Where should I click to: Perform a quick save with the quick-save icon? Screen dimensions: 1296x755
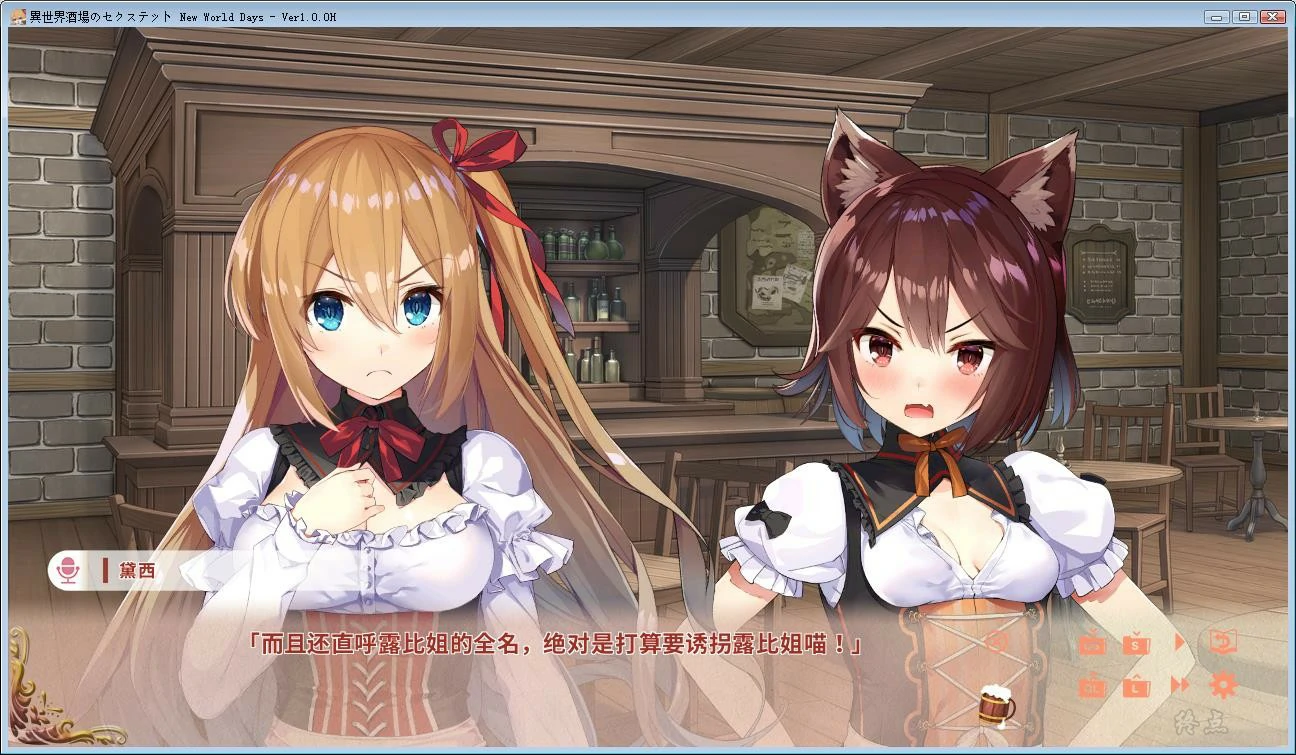[x=1093, y=644]
